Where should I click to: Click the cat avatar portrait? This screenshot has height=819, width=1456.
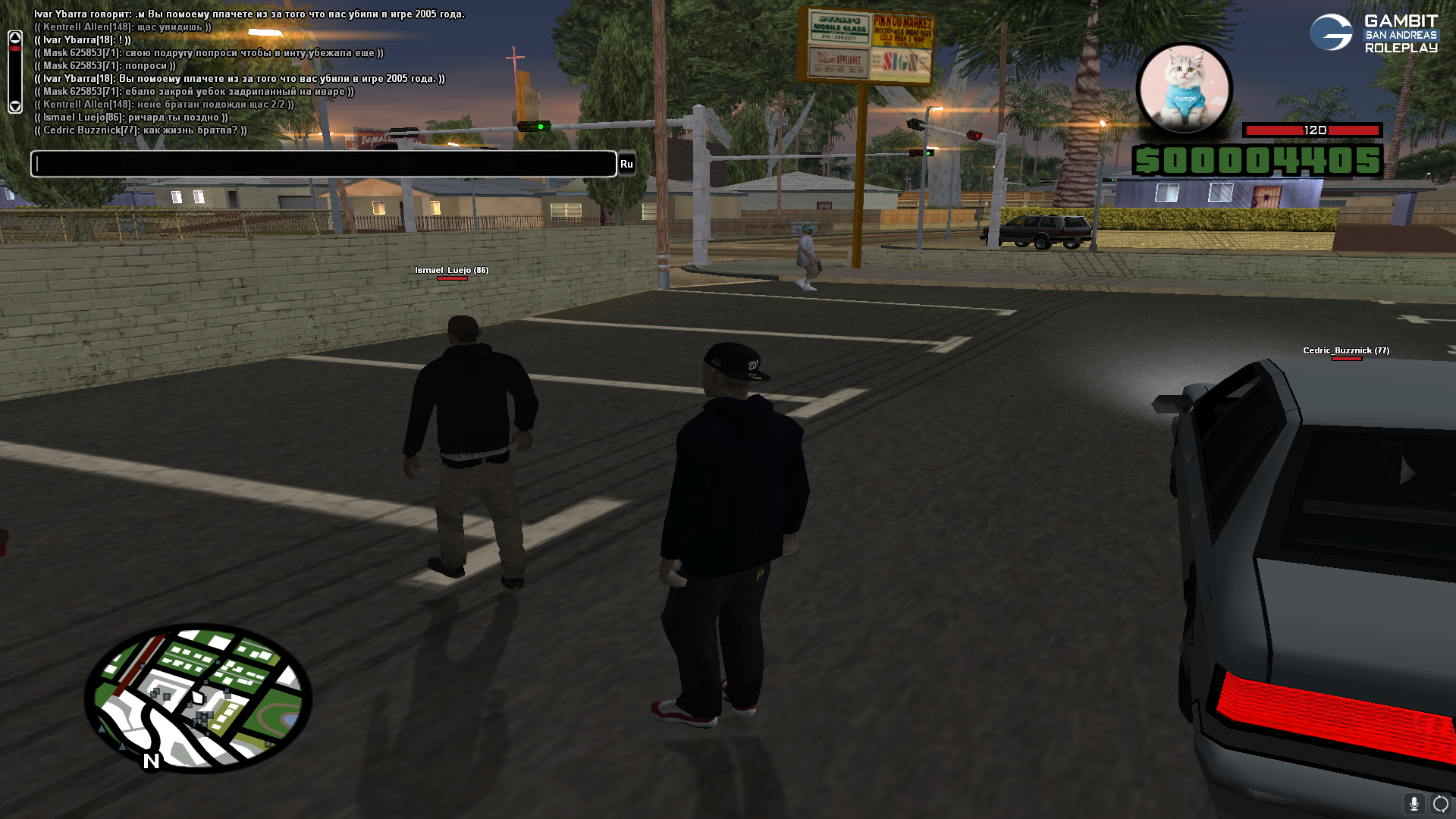click(1184, 89)
